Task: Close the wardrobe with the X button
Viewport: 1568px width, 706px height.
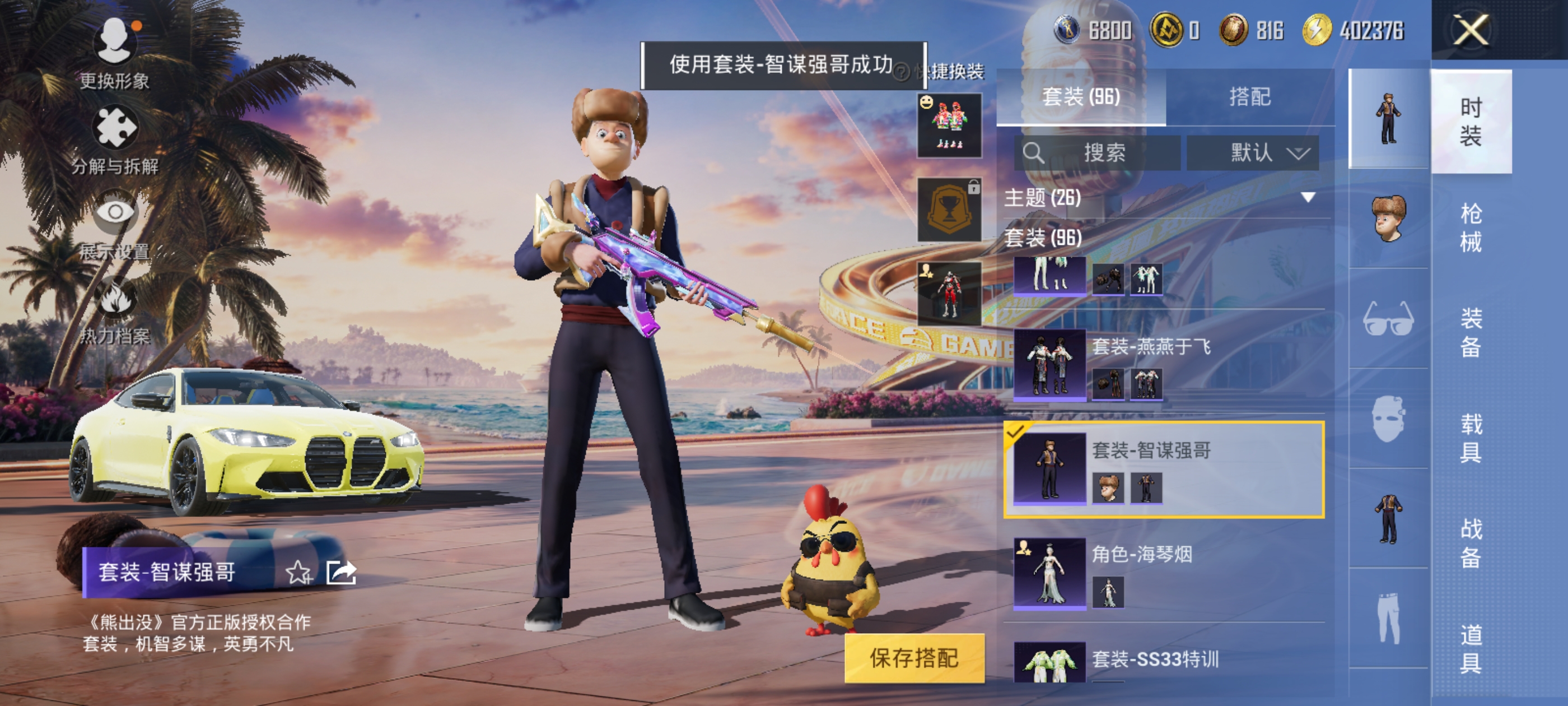Action: point(1471,30)
